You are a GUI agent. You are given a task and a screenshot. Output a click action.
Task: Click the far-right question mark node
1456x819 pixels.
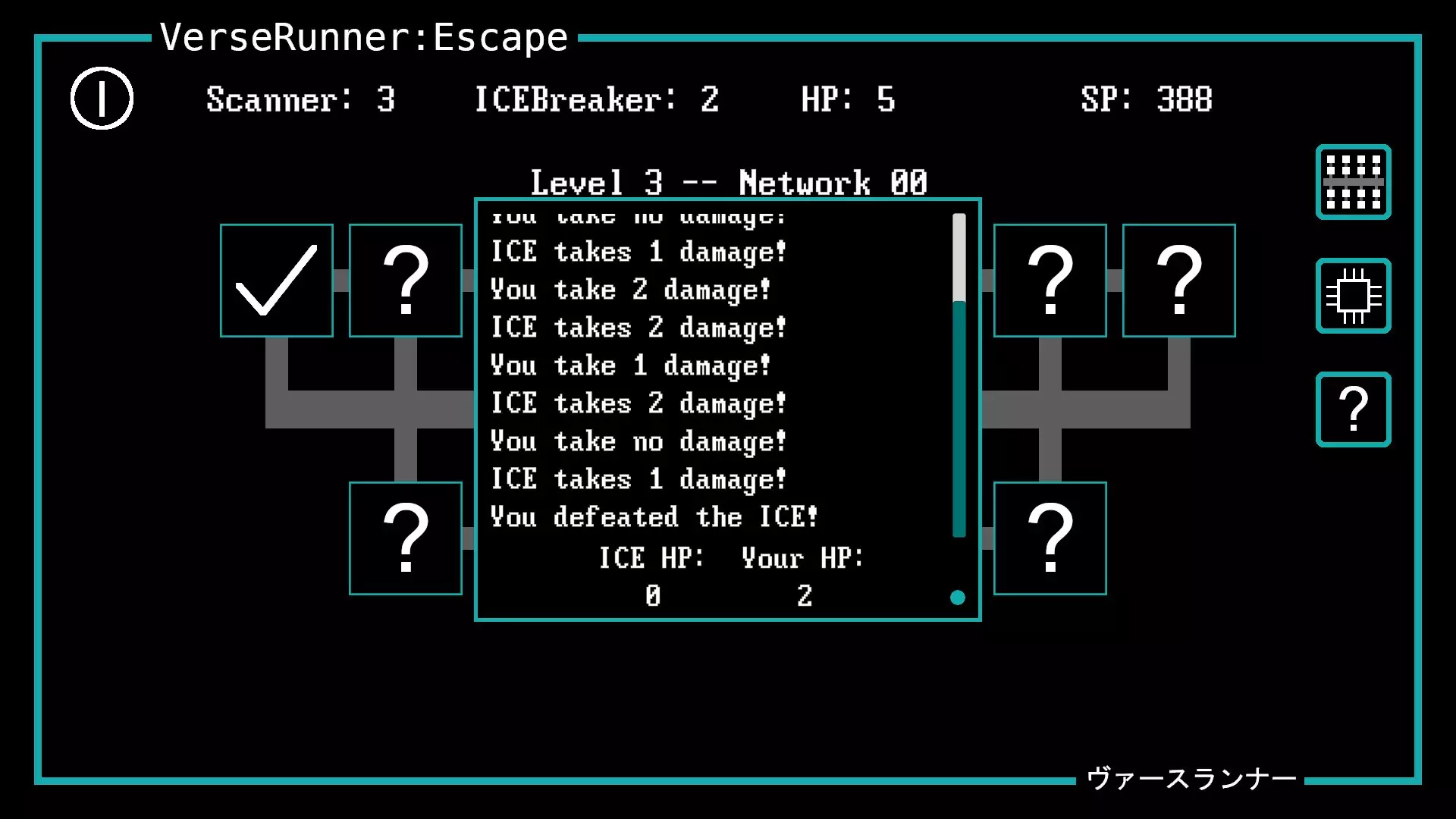(x=1179, y=281)
